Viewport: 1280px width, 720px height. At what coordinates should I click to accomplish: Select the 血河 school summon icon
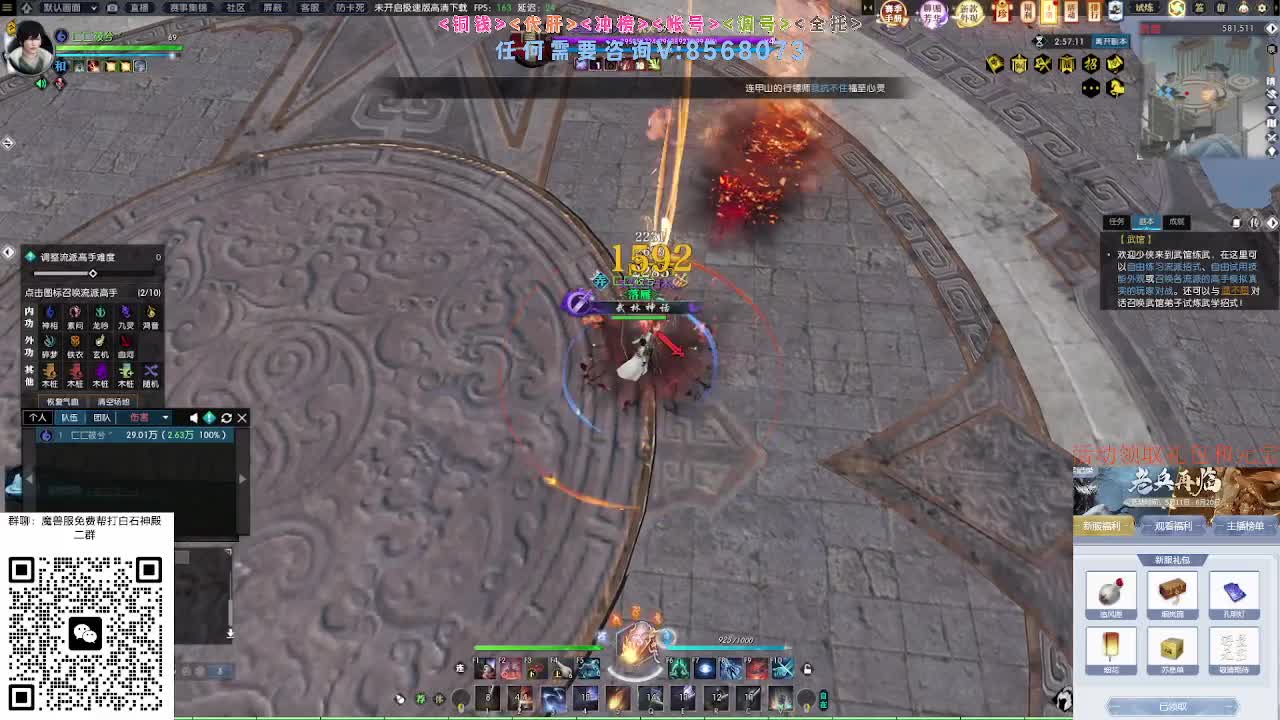click(x=124, y=346)
